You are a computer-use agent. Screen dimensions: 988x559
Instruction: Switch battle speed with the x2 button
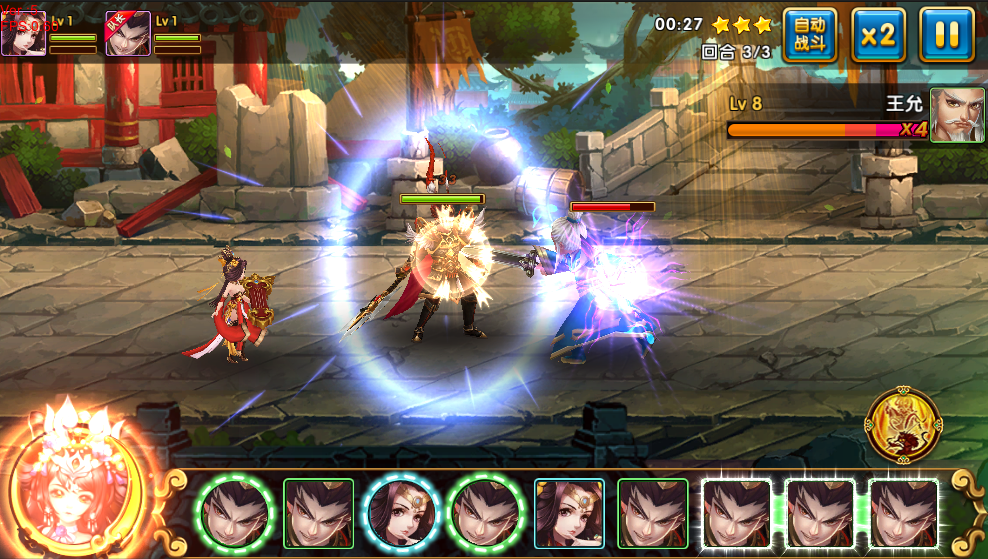878,36
